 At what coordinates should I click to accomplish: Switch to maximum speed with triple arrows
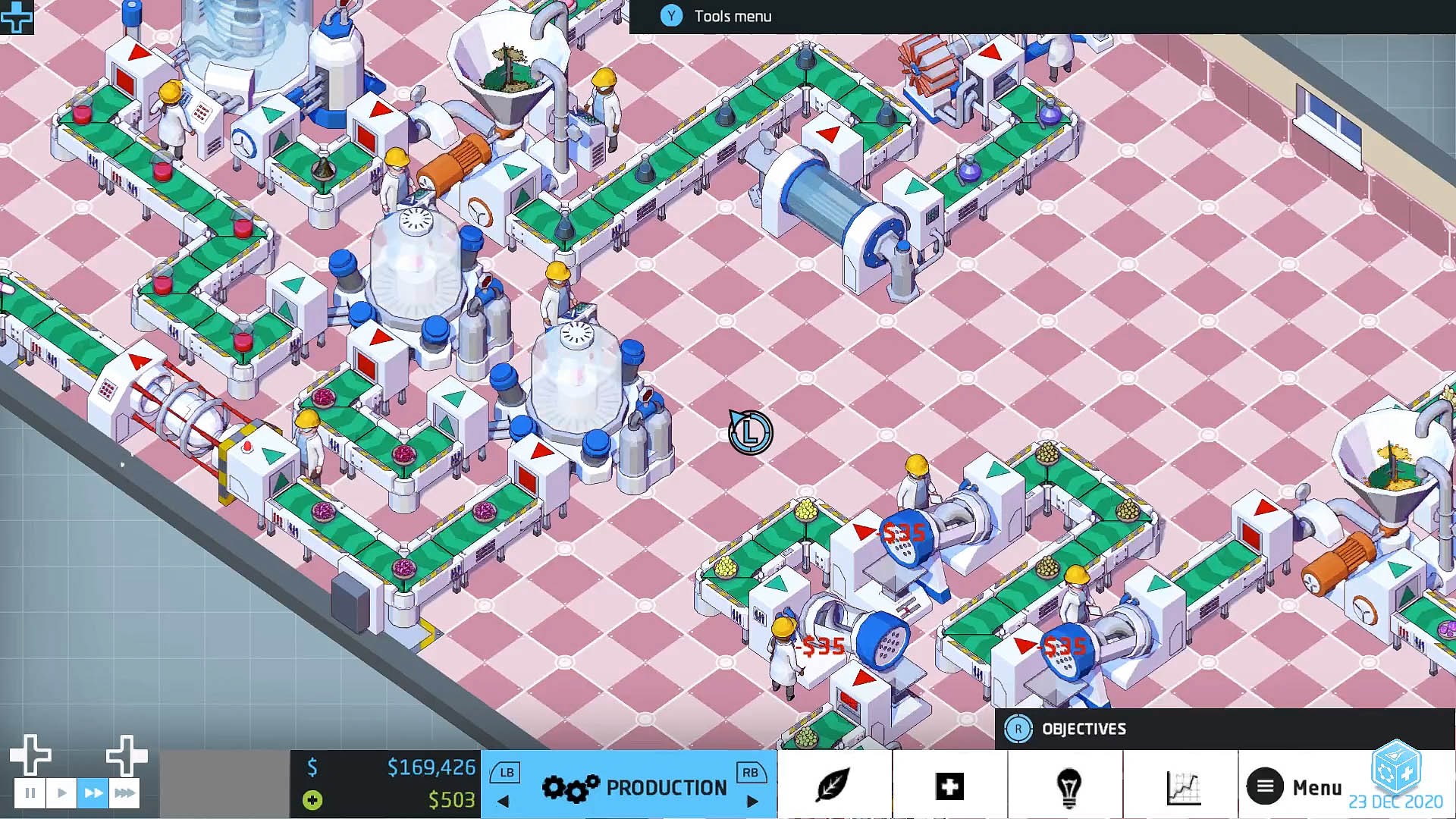tap(124, 792)
